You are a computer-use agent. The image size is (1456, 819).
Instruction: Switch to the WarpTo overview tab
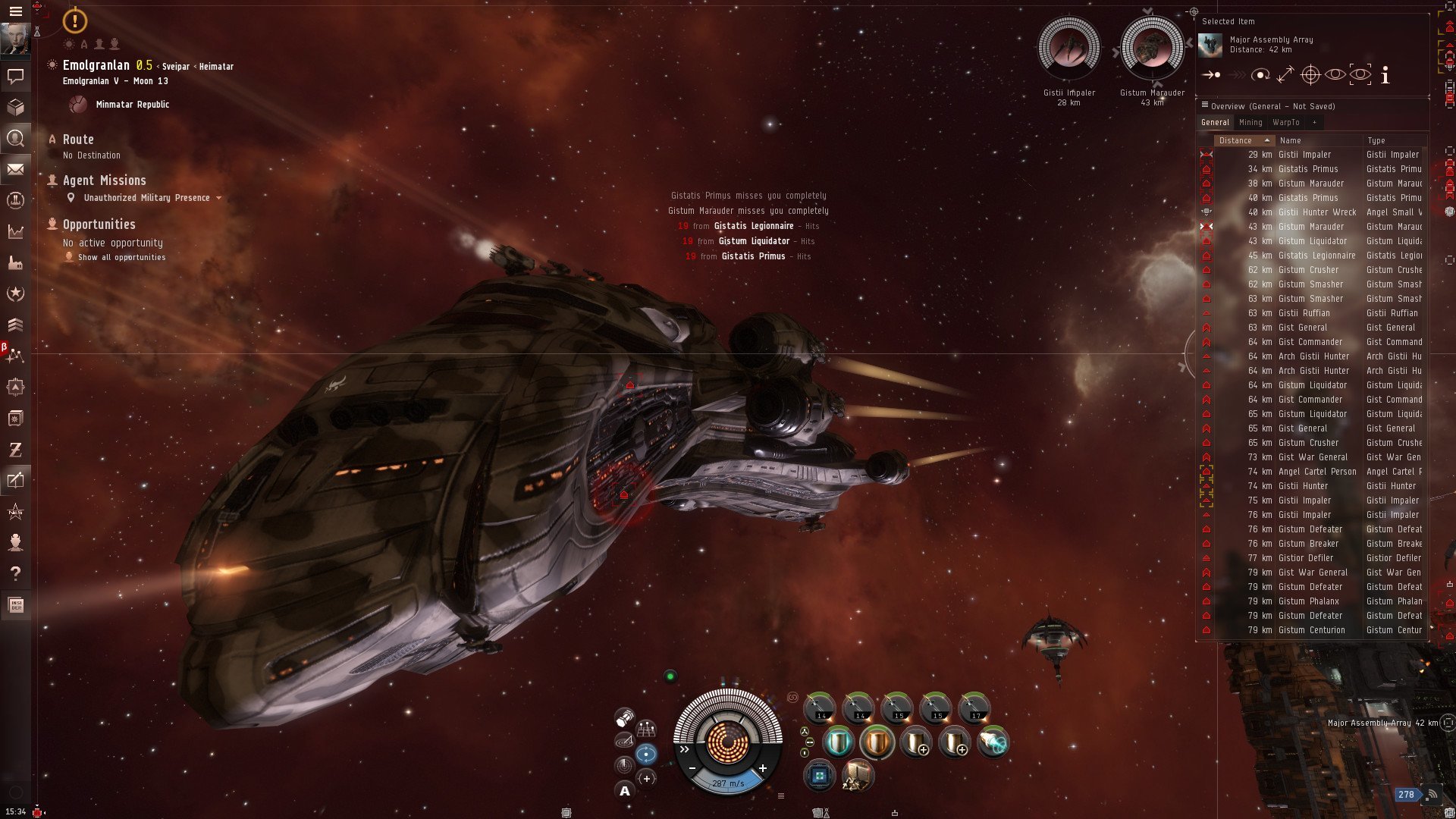click(1285, 122)
